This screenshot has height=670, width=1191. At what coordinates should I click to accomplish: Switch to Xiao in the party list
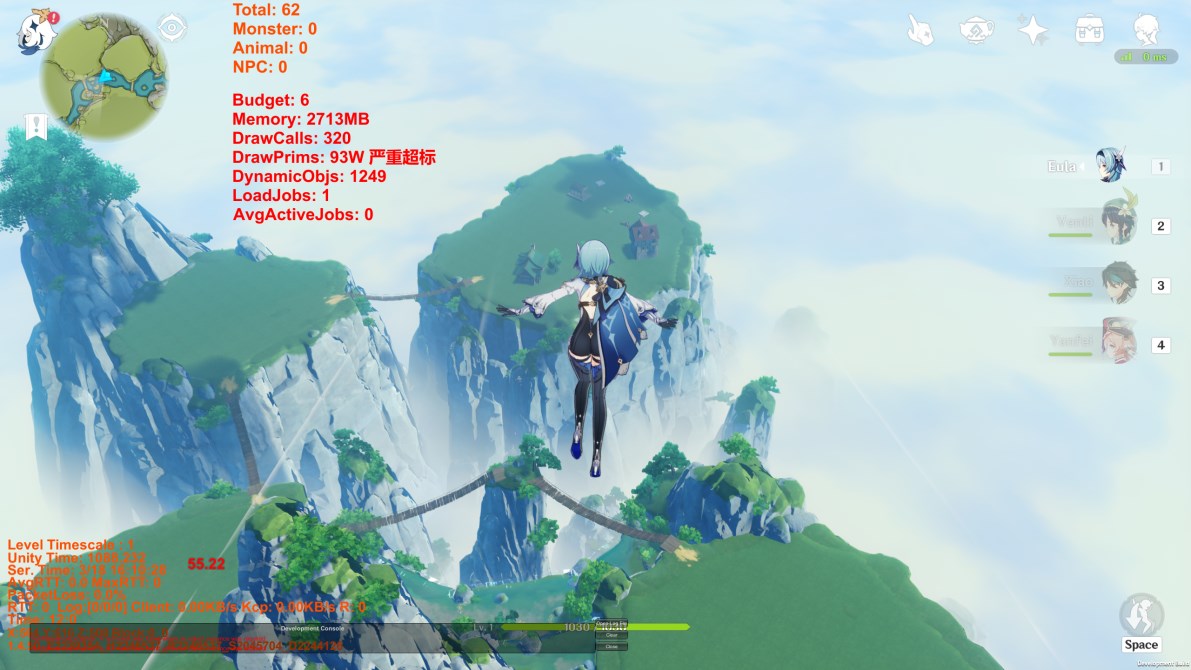1116,285
